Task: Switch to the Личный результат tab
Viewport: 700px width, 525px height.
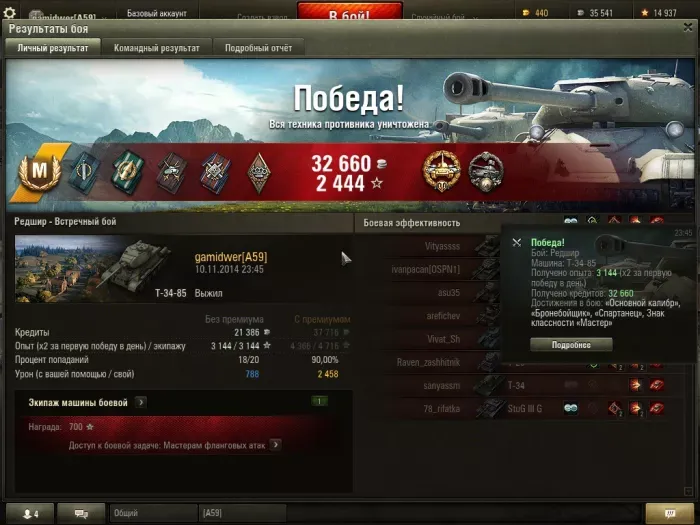Action: tap(52, 48)
